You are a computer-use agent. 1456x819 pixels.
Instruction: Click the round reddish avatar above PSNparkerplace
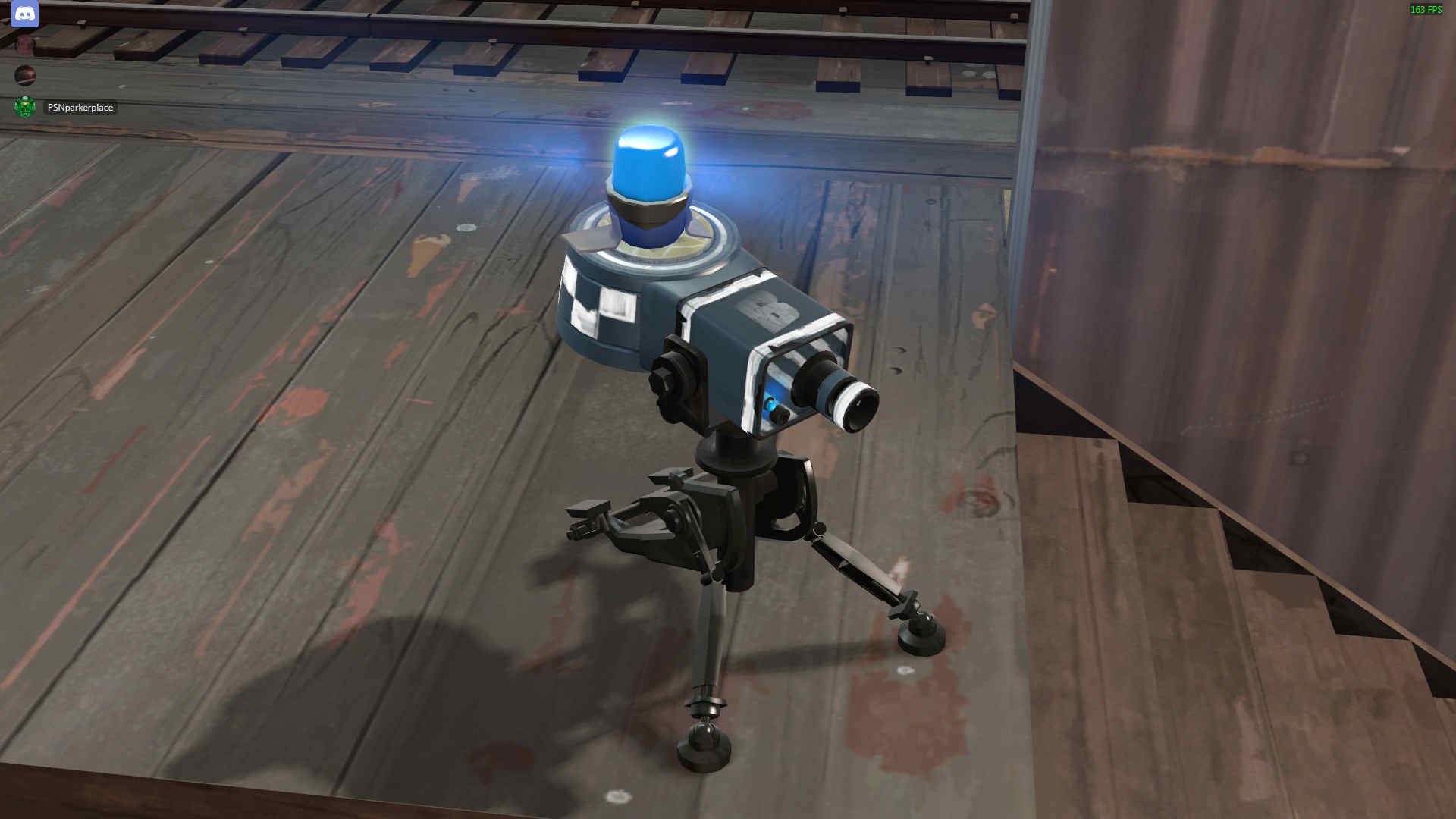(25, 76)
